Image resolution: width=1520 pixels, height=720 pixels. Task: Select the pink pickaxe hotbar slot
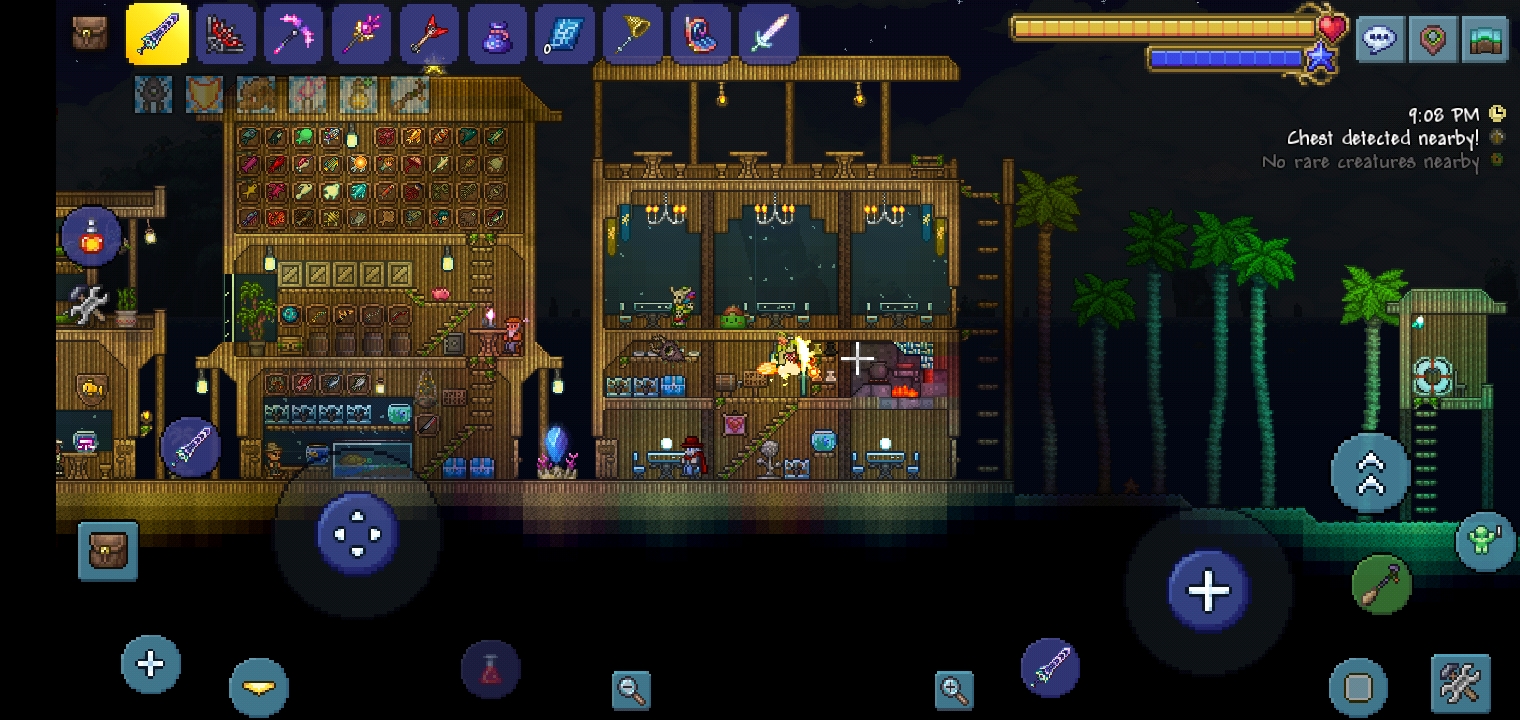tap(293, 35)
